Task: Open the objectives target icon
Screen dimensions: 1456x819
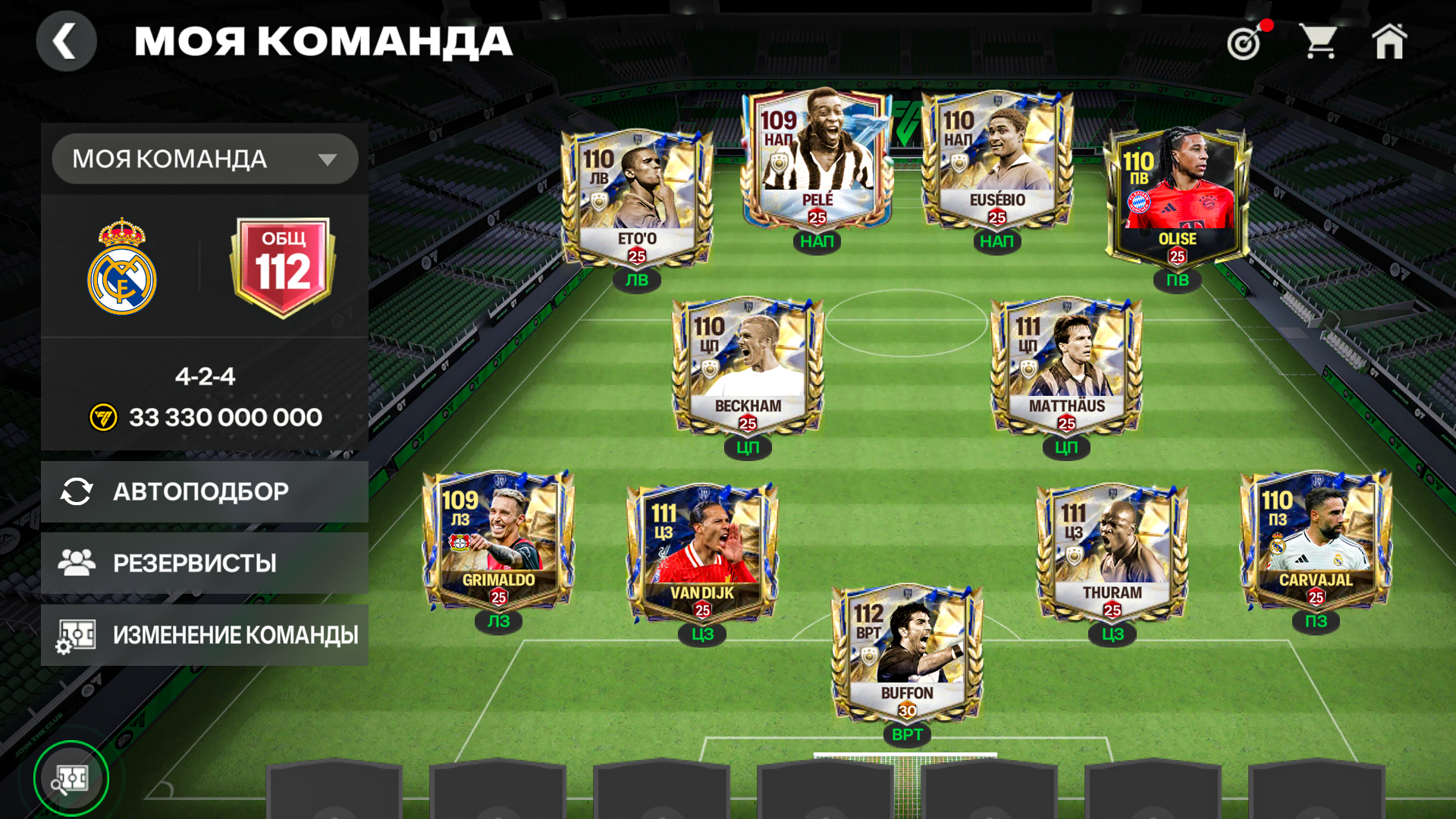Action: [1245, 42]
